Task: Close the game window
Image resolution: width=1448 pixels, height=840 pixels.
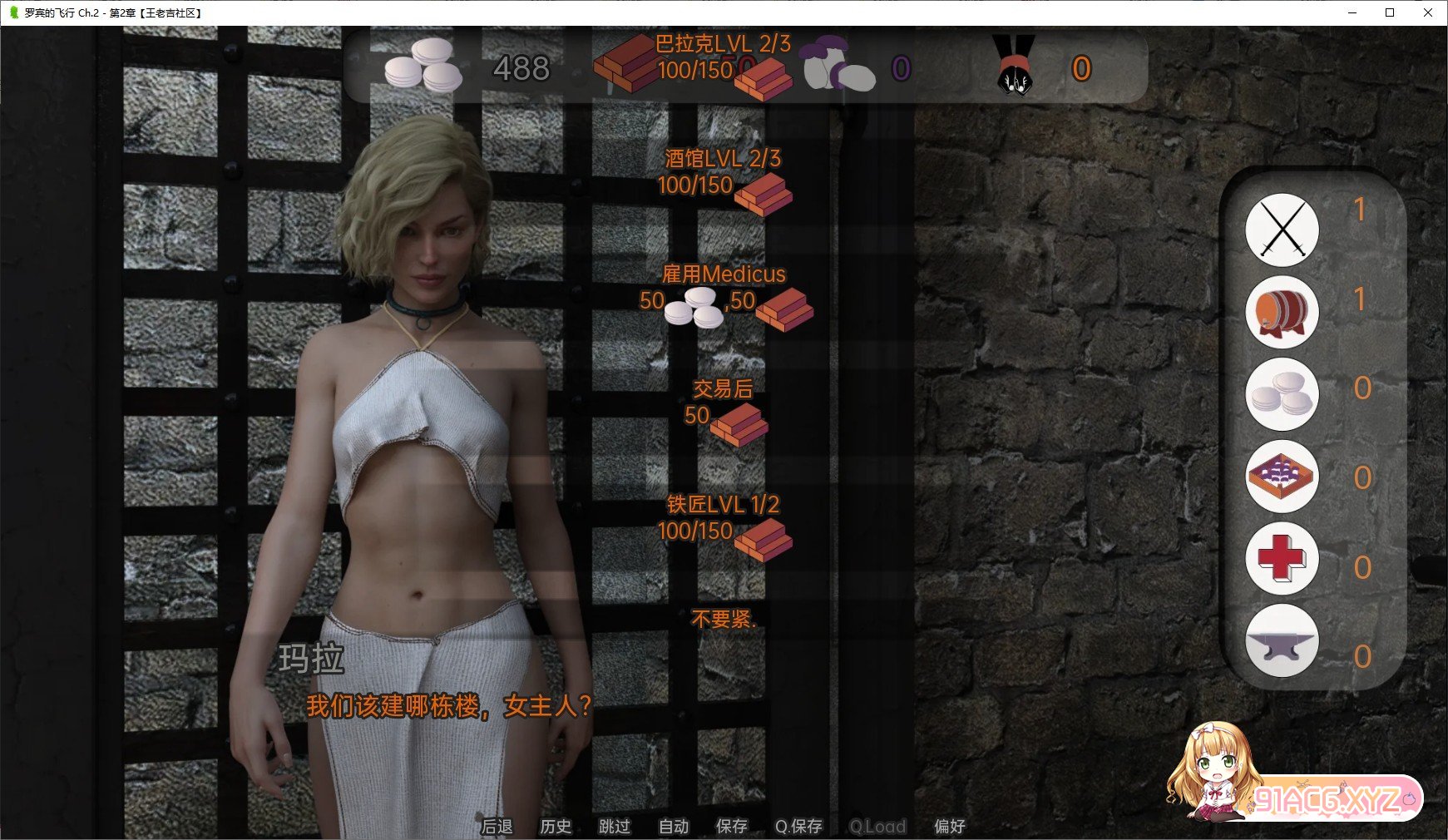Action: coord(1428,12)
